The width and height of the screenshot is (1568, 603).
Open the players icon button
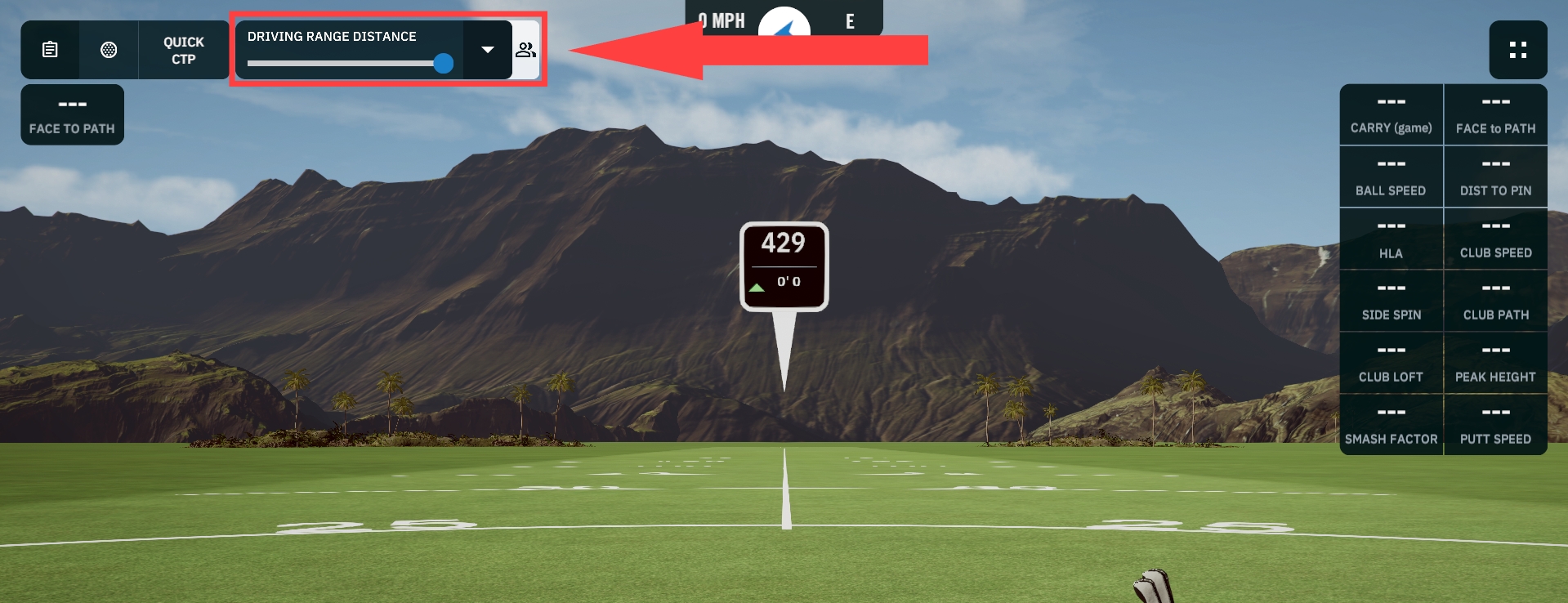pyautogui.click(x=525, y=50)
